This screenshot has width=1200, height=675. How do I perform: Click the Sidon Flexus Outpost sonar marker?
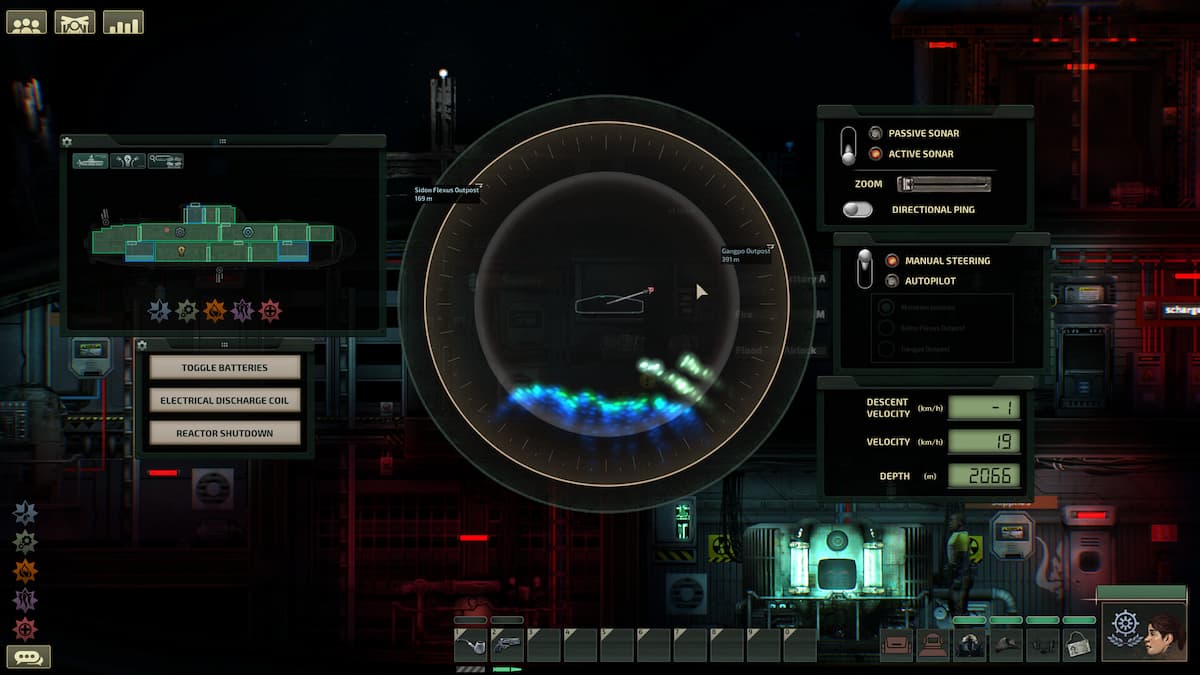pyautogui.click(x=445, y=190)
